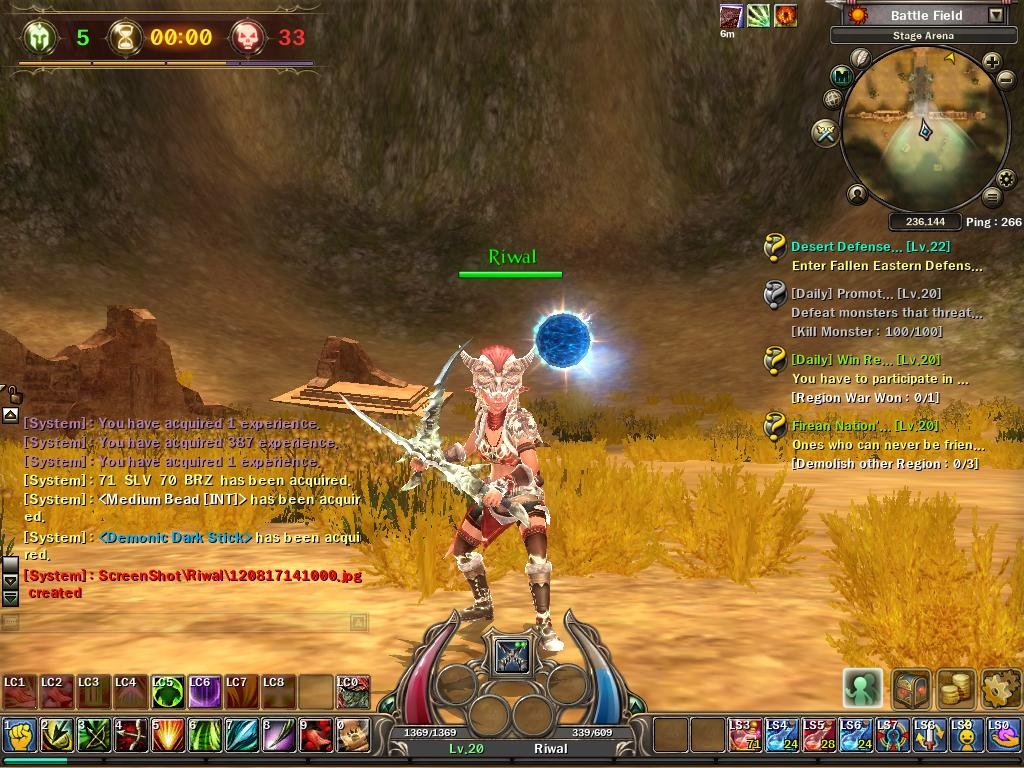Zoom in the minimap with plus button
This screenshot has height=768, width=1024.
[992, 62]
